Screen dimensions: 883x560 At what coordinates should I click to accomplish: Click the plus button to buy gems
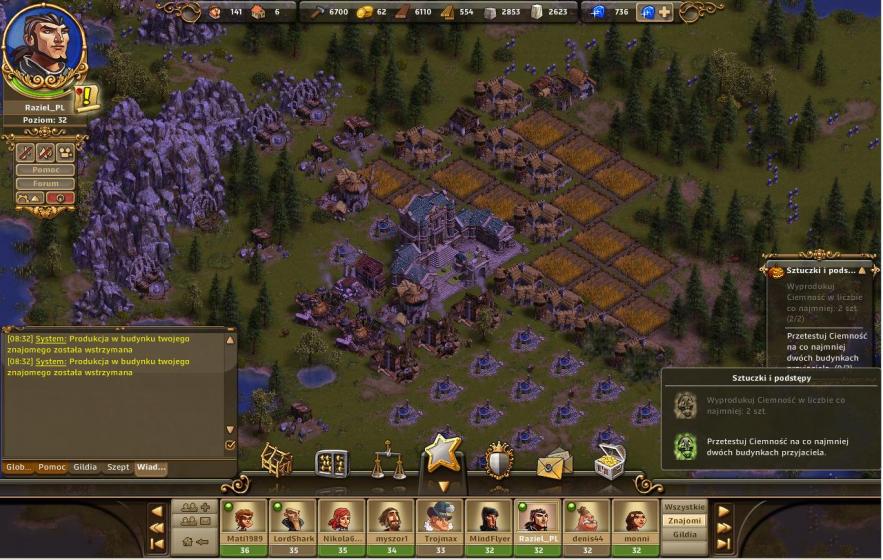point(664,12)
